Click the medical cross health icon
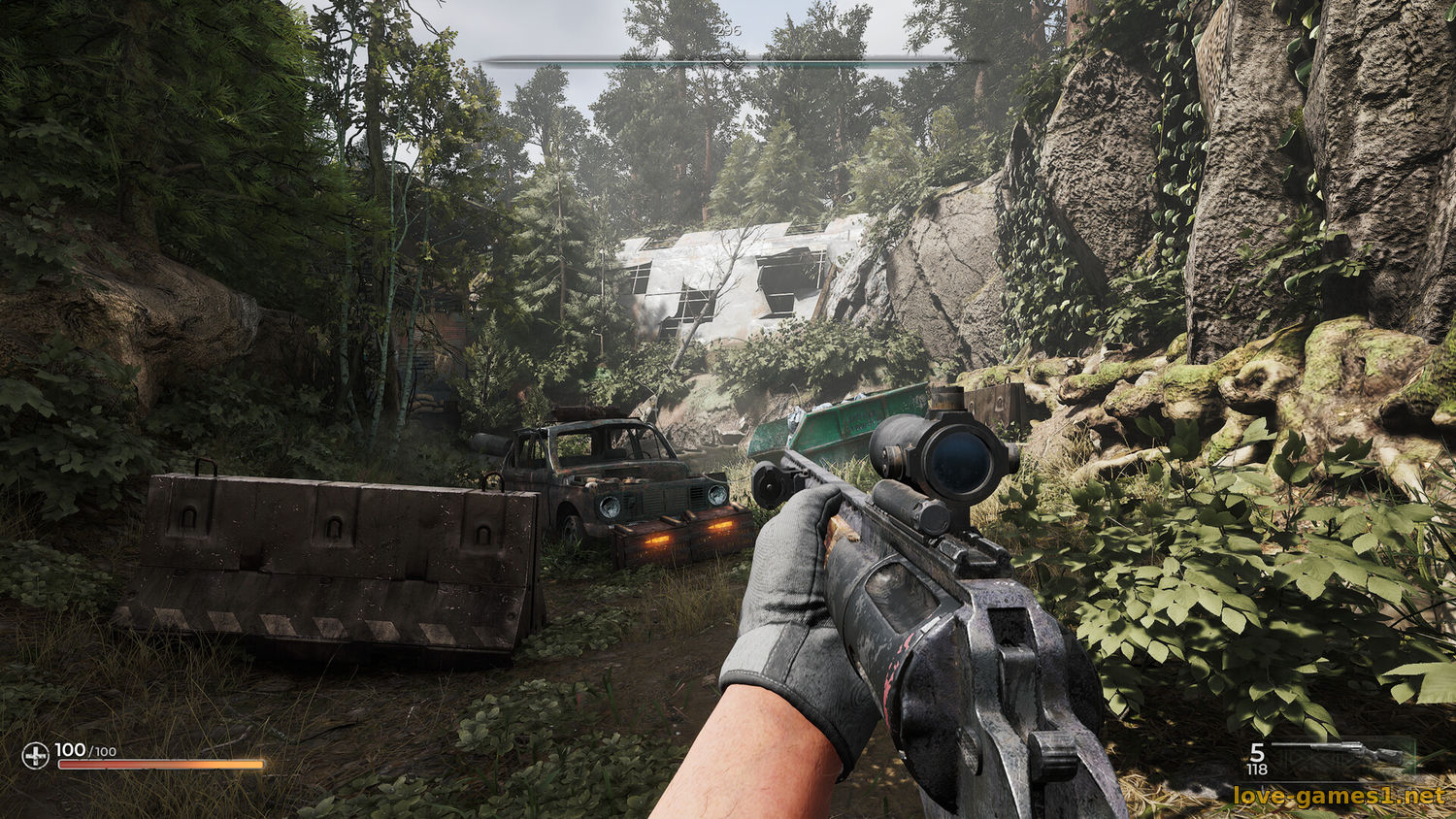Image resolution: width=1456 pixels, height=819 pixels. 36,754
